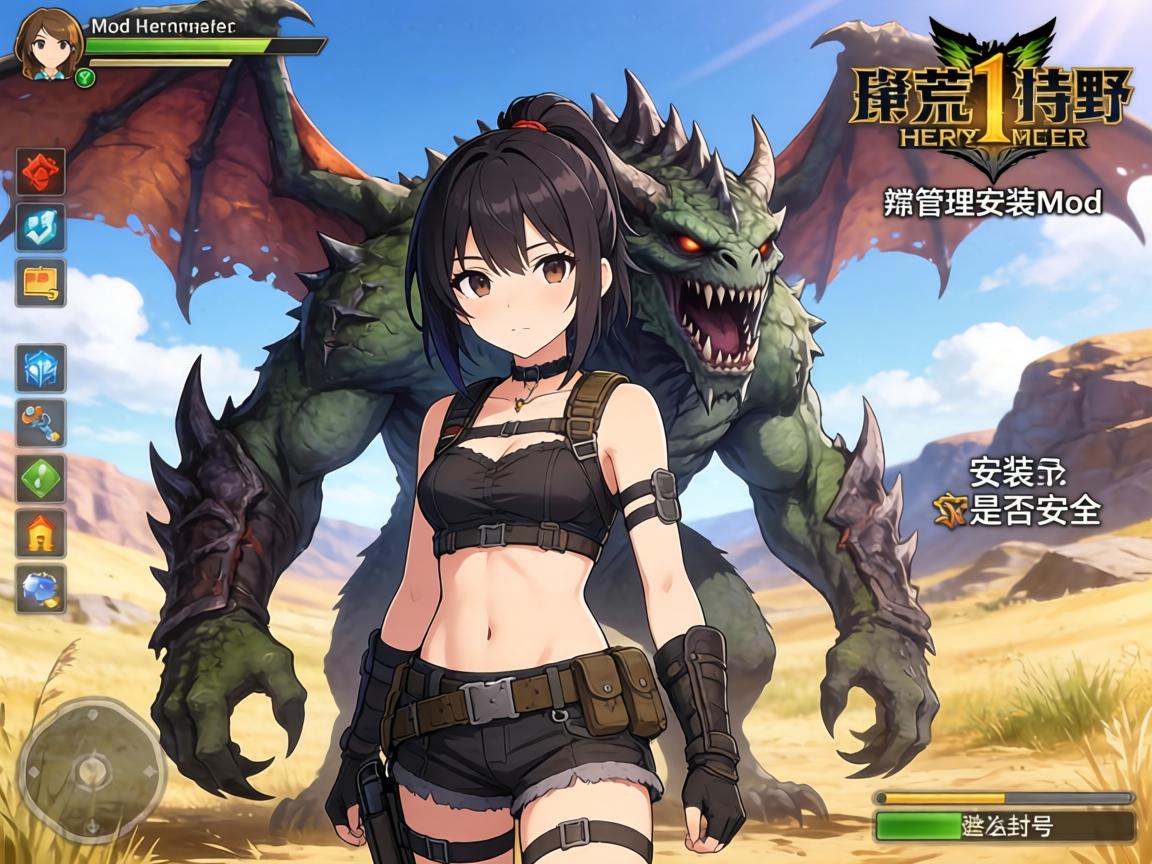Click the green diamond footprint icon
This screenshot has width=1152, height=864.
point(41,478)
